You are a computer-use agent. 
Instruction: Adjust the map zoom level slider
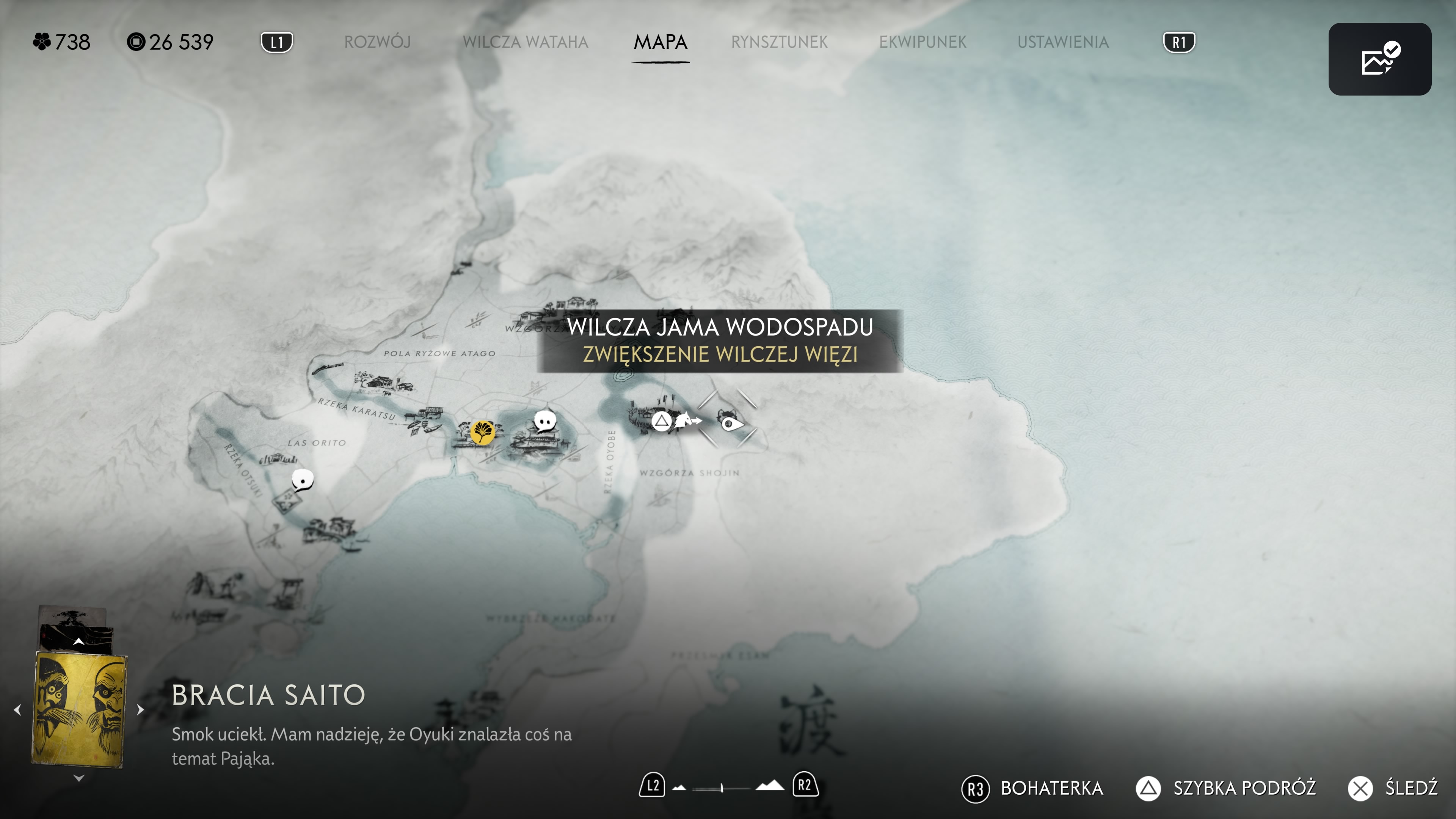point(722,788)
